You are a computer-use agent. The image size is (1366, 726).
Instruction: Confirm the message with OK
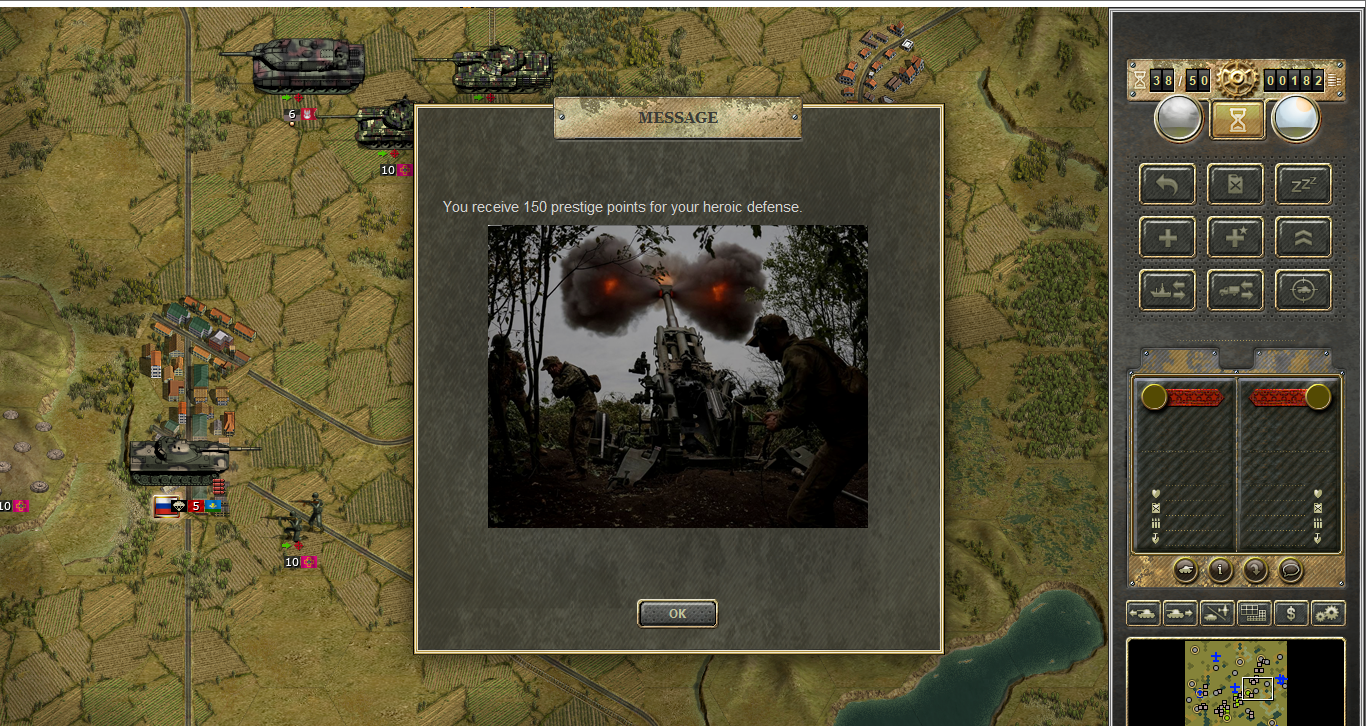(677, 613)
